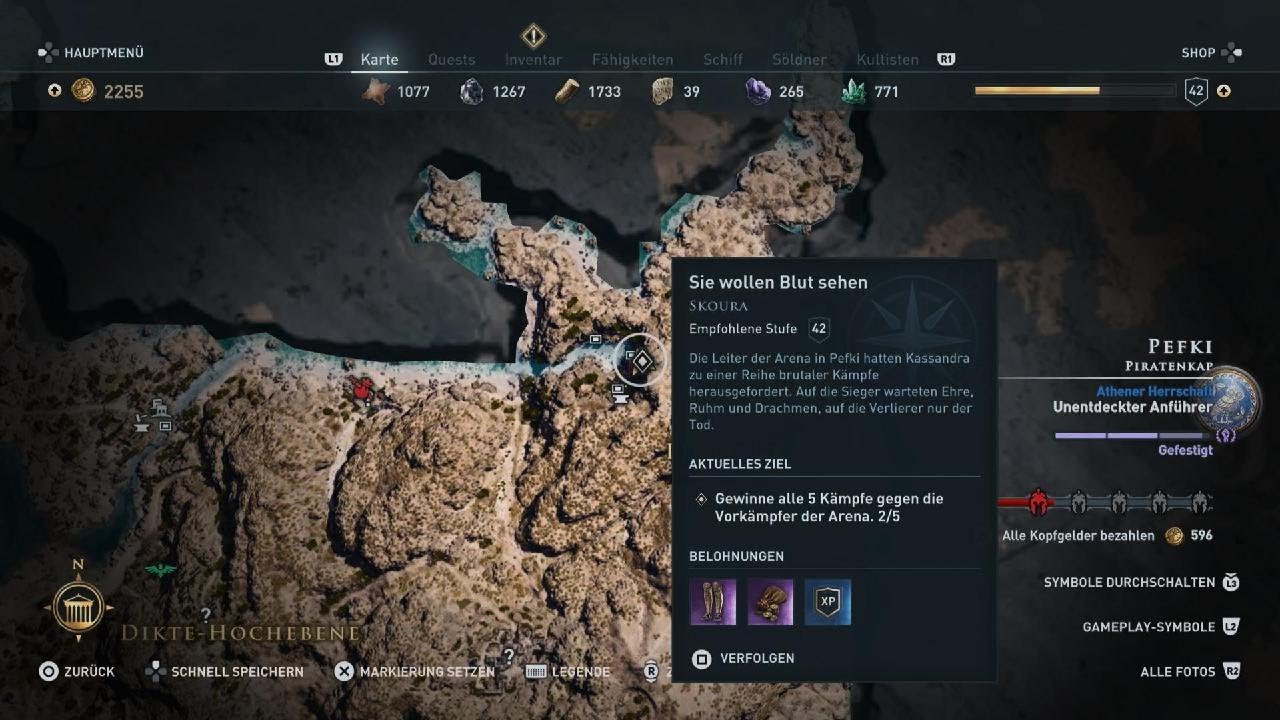Select the gauntlet reward icon

pyautogui.click(x=770, y=602)
